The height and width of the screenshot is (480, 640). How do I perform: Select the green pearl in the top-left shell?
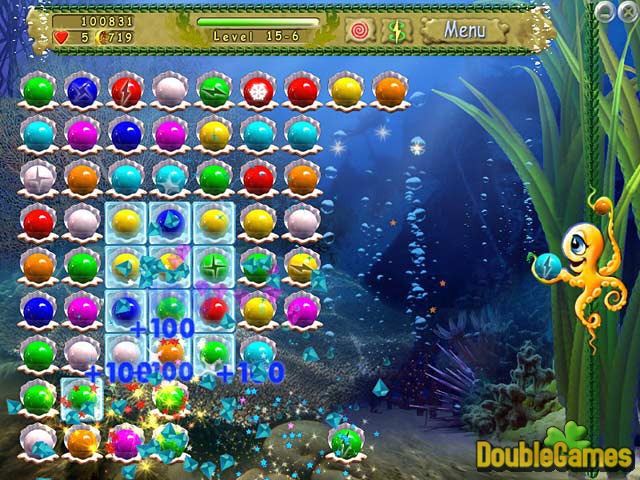(x=38, y=90)
